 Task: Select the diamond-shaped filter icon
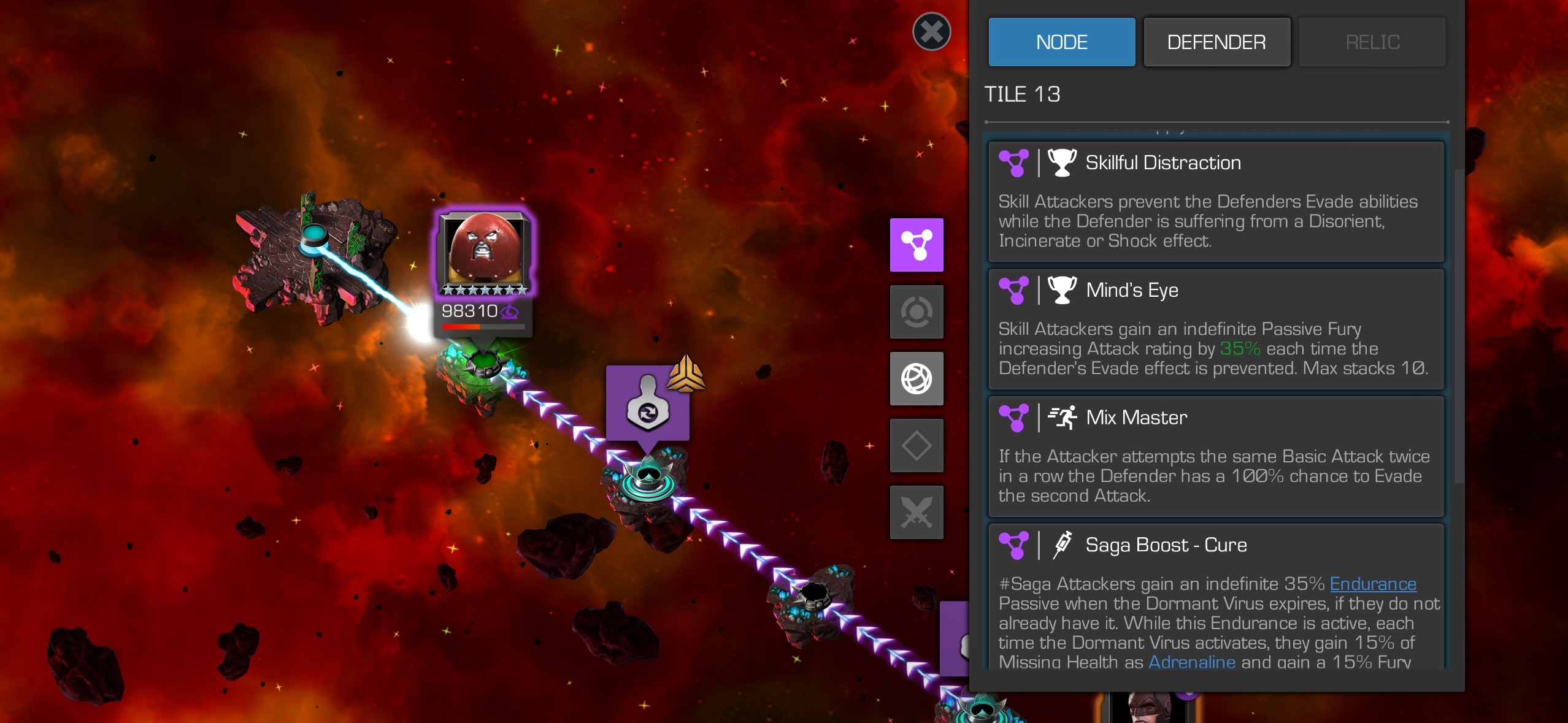pyautogui.click(x=917, y=446)
